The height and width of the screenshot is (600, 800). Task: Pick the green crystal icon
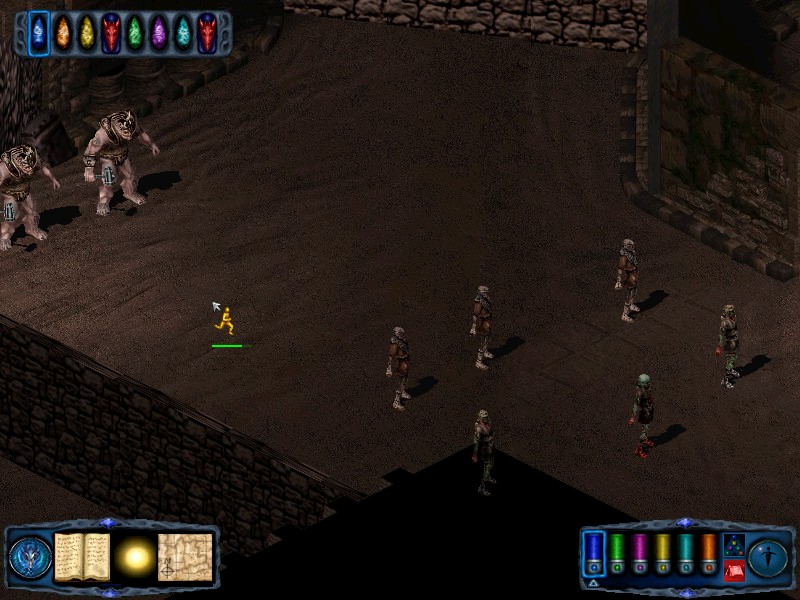pyautogui.click(x=134, y=33)
